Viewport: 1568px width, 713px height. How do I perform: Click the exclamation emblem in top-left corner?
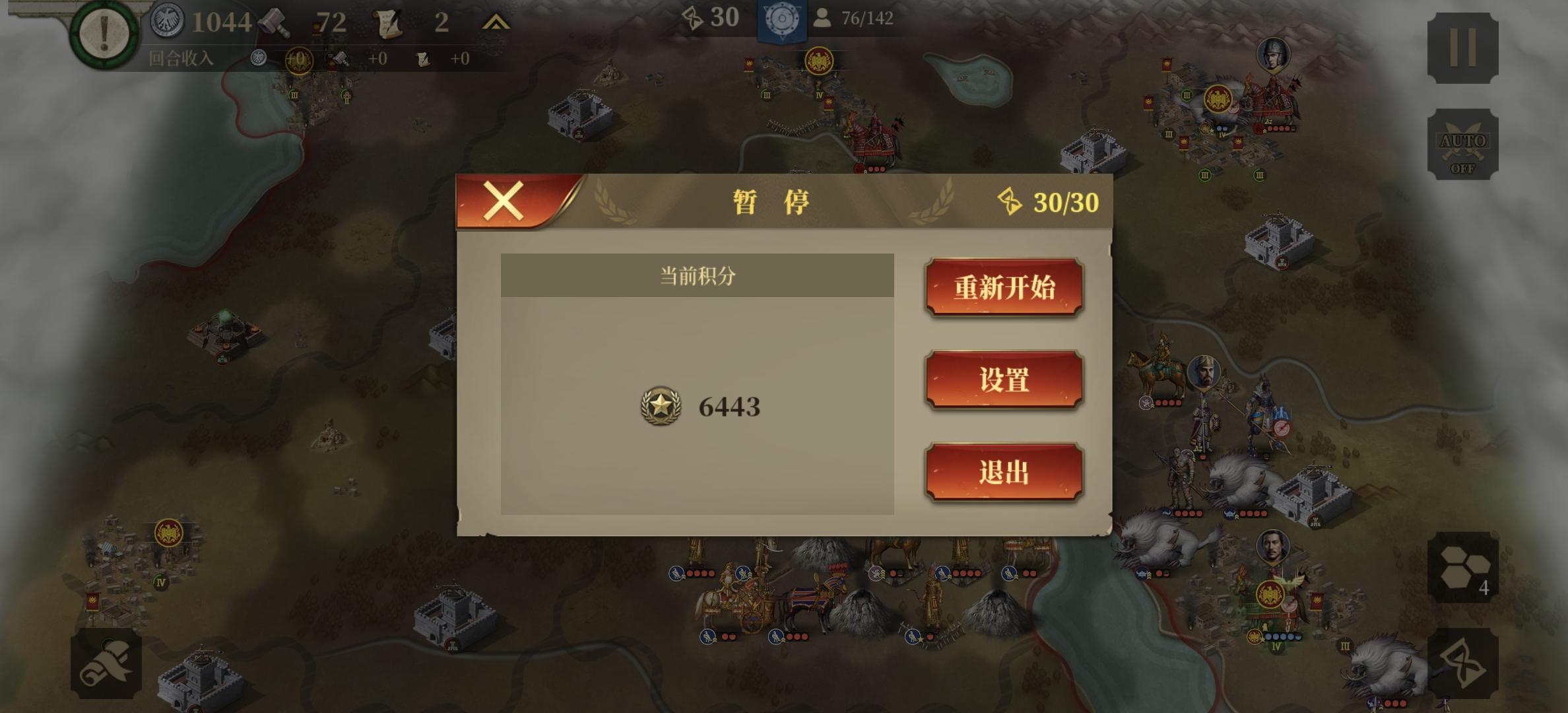tap(106, 33)
